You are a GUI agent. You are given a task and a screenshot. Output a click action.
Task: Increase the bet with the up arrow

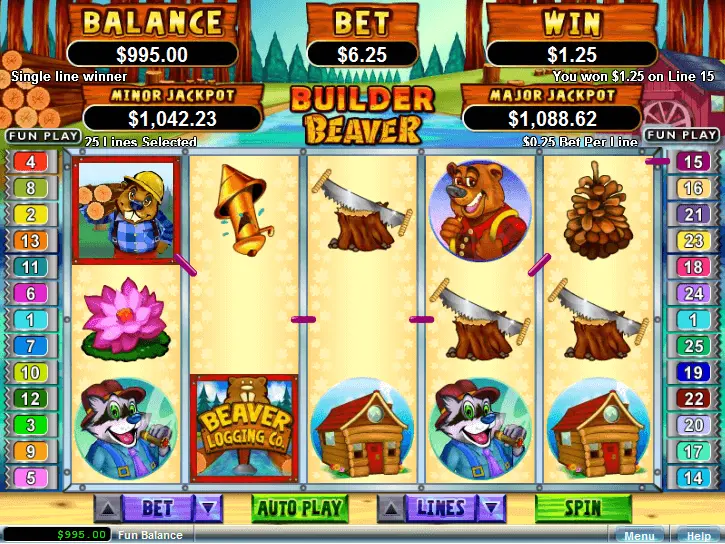tap(107, 509)
